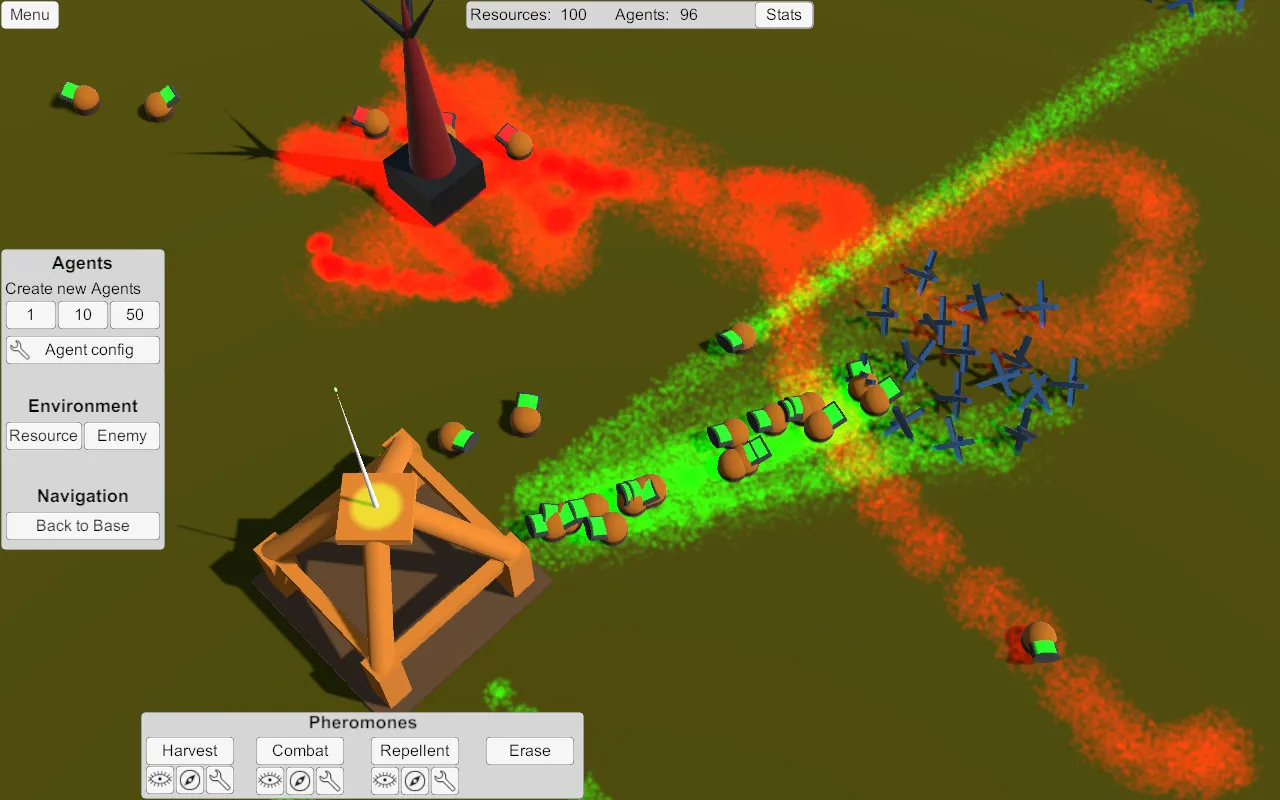The height and width of the screenshot is (800, 1280).
Task: Select the Combat pheromone
Action: click(x=300, y=751)
